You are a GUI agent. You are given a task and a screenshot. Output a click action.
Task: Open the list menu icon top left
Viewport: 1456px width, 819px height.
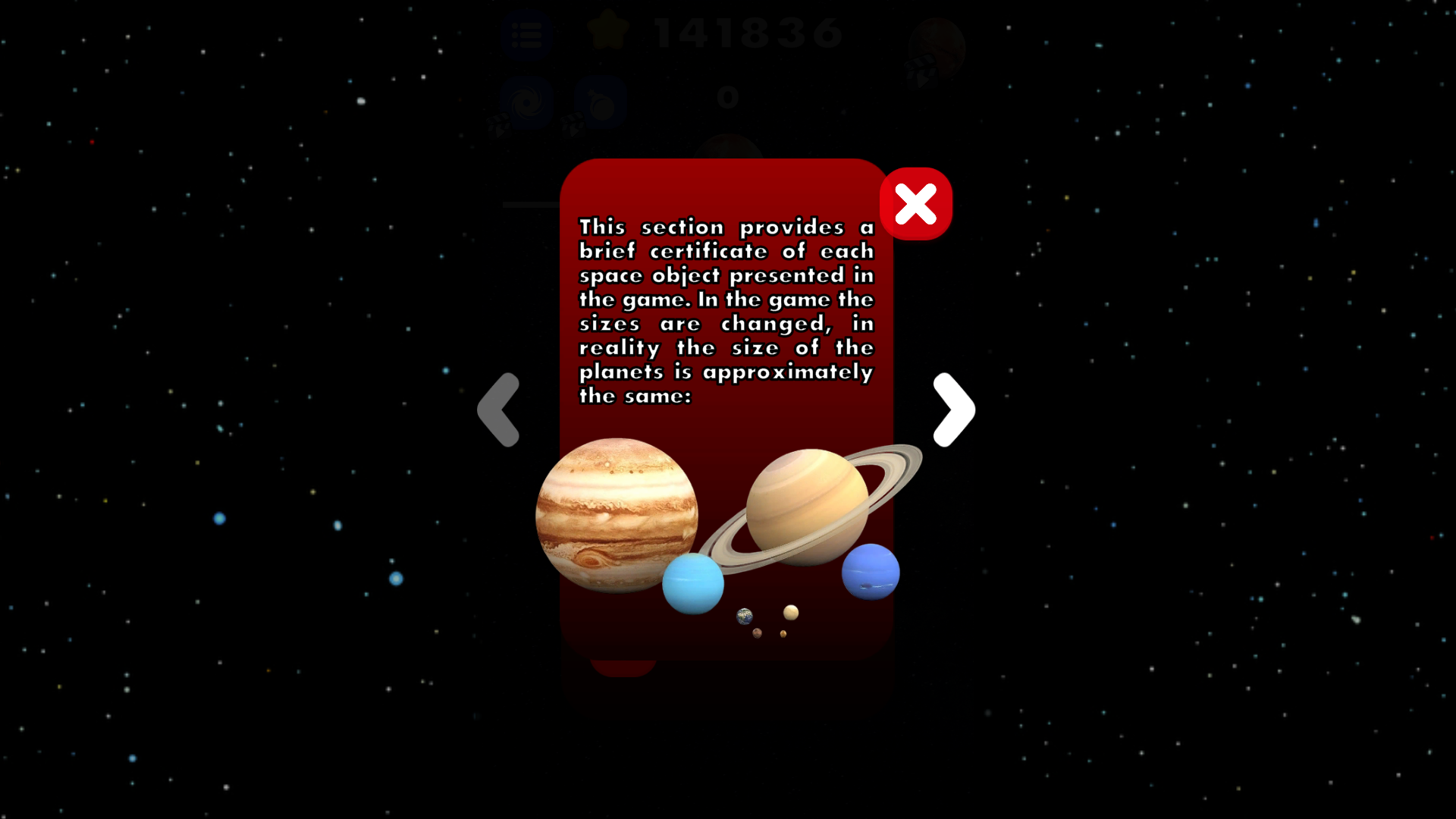point(528,33)
